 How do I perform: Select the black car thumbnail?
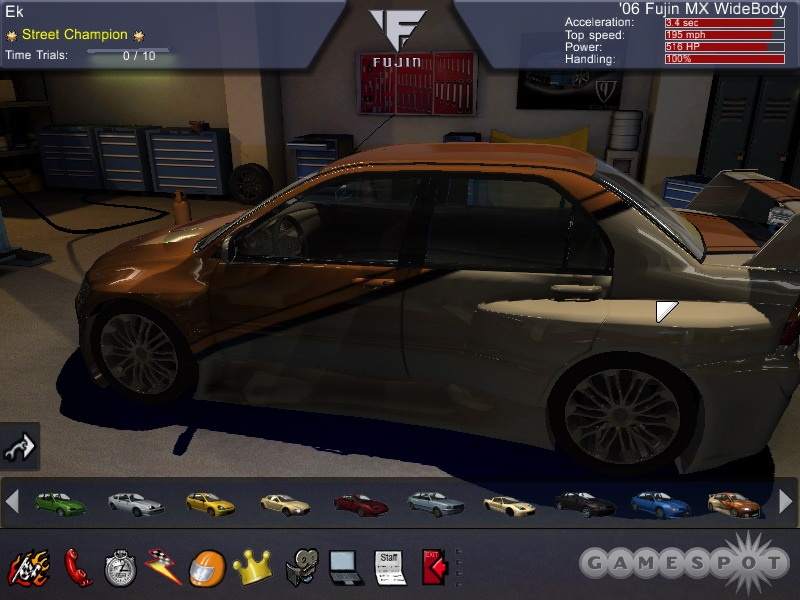(x=584, y=503)
